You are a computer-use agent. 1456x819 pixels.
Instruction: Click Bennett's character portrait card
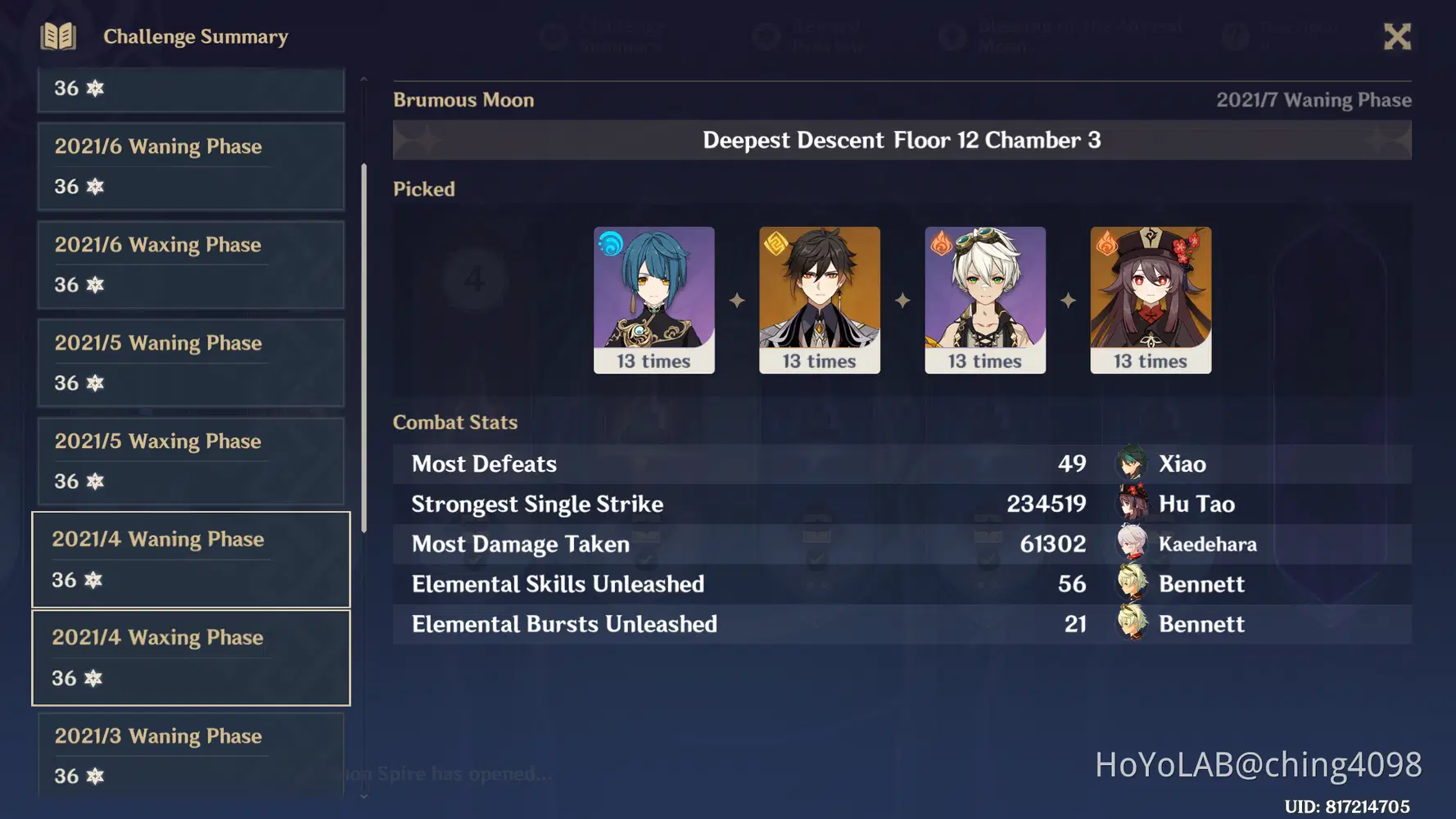coord(985,300)
